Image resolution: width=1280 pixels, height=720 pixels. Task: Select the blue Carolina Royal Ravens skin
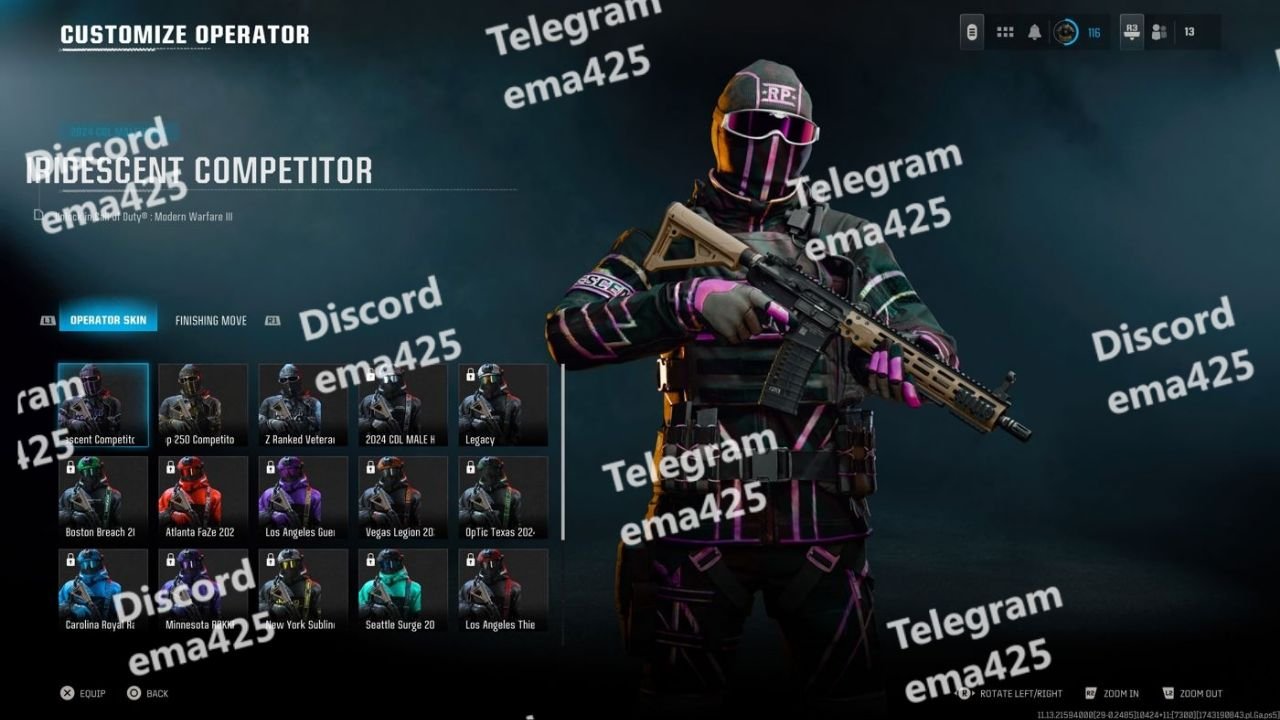tap(103, 590)
